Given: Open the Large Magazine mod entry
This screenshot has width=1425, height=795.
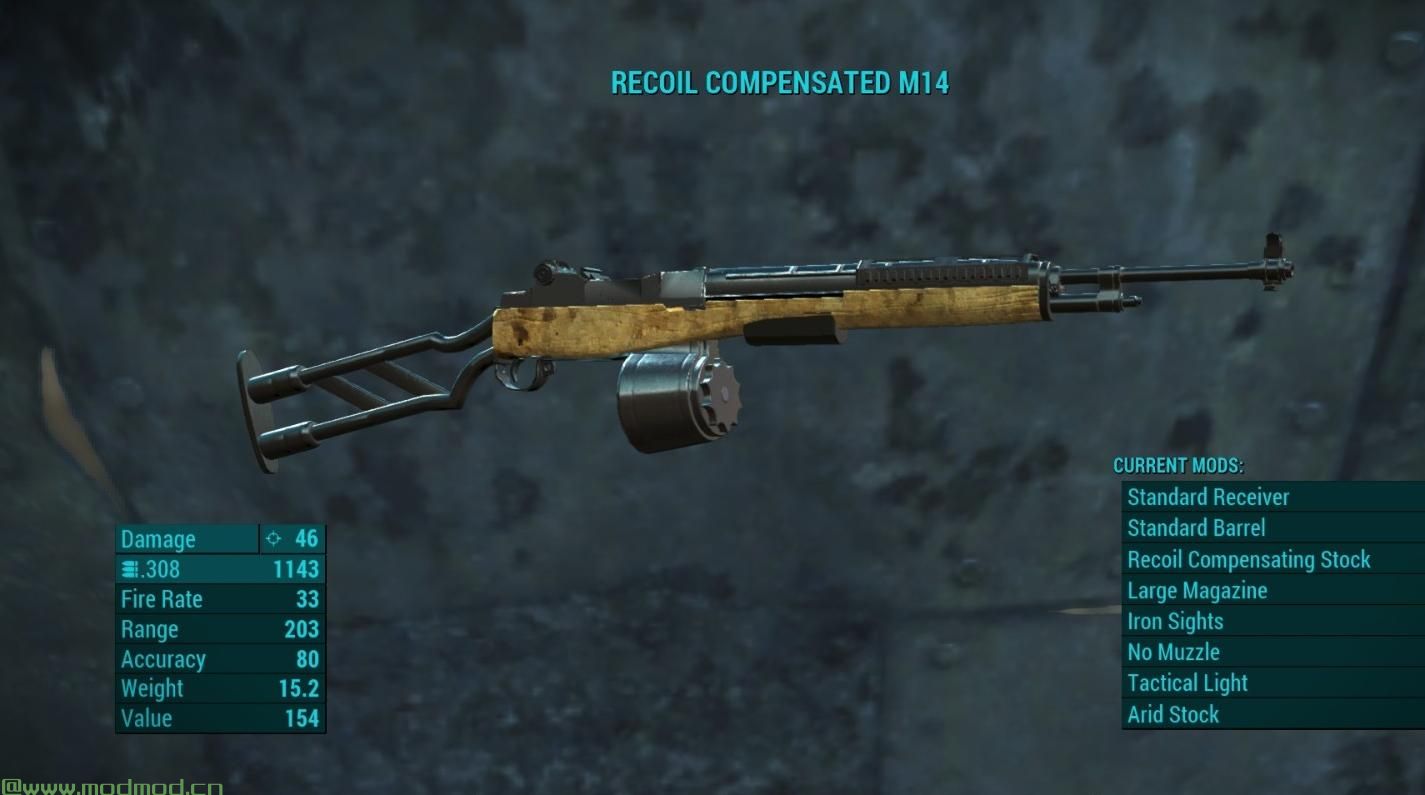Looking at the screenshot, I should (1196, 590).
